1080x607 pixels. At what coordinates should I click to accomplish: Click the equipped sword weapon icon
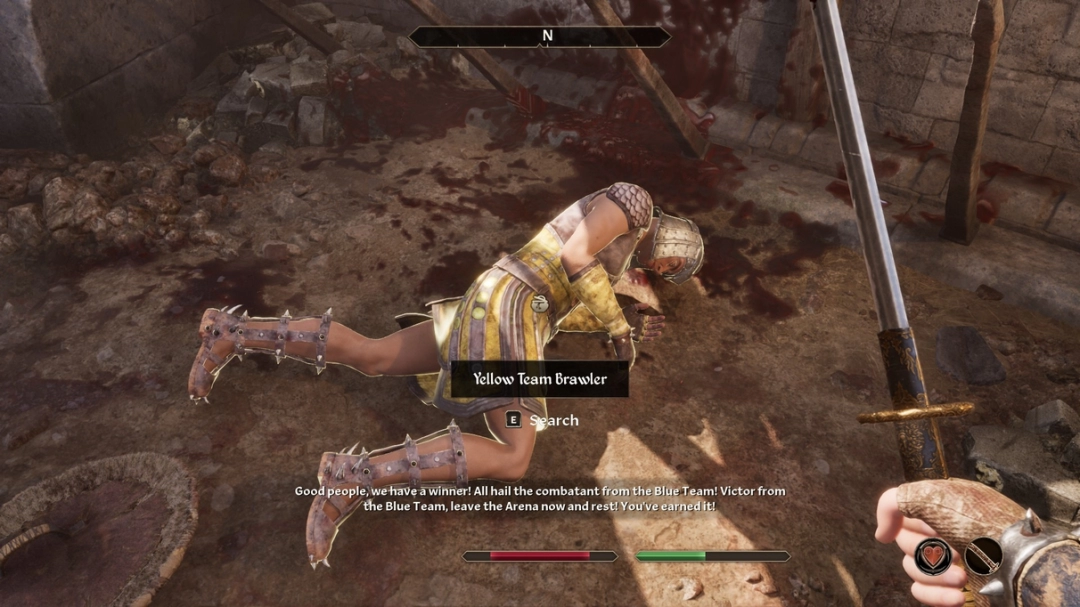[x=983, y=556]
